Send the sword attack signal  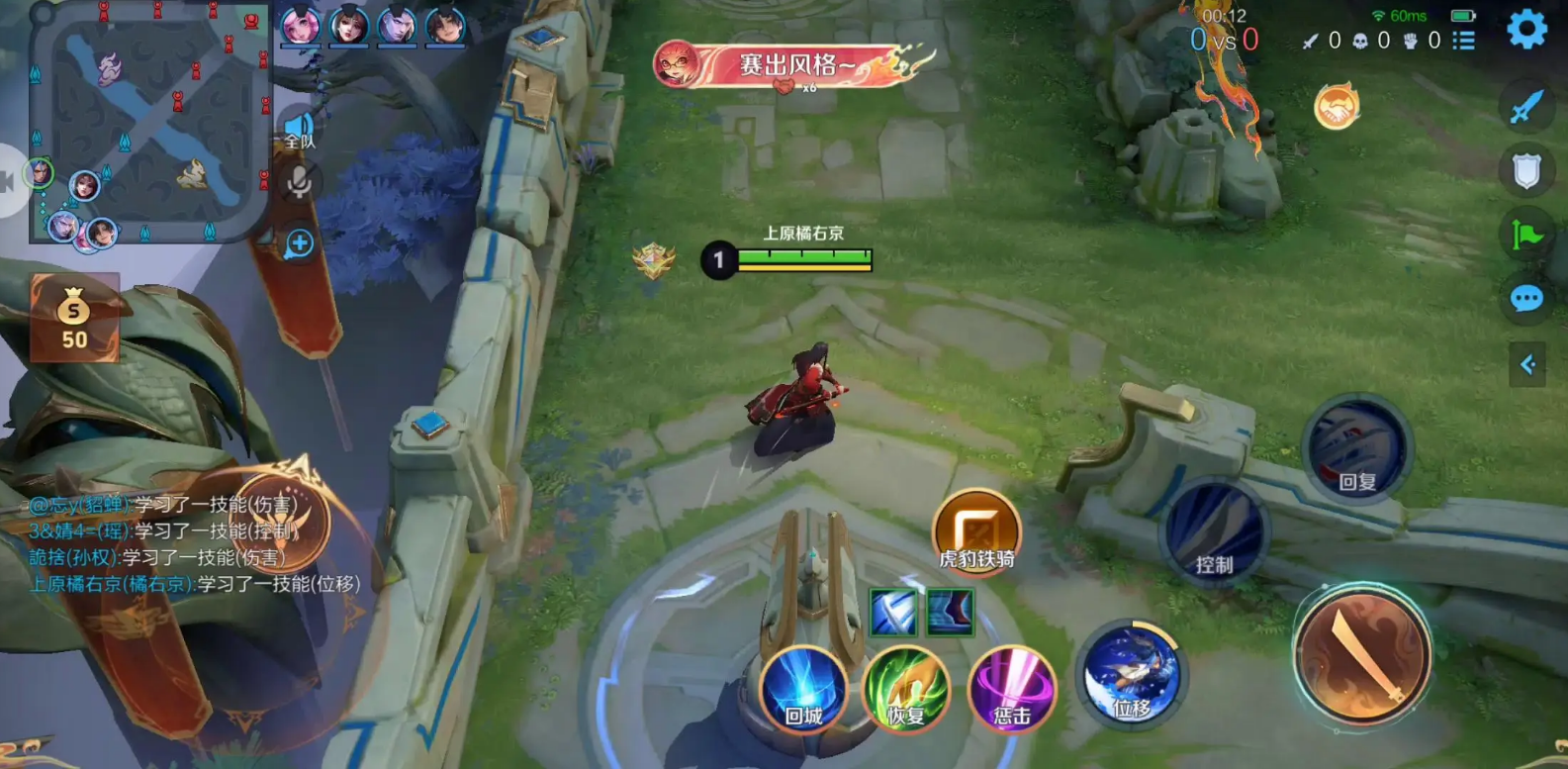[x=1526, y=108]
